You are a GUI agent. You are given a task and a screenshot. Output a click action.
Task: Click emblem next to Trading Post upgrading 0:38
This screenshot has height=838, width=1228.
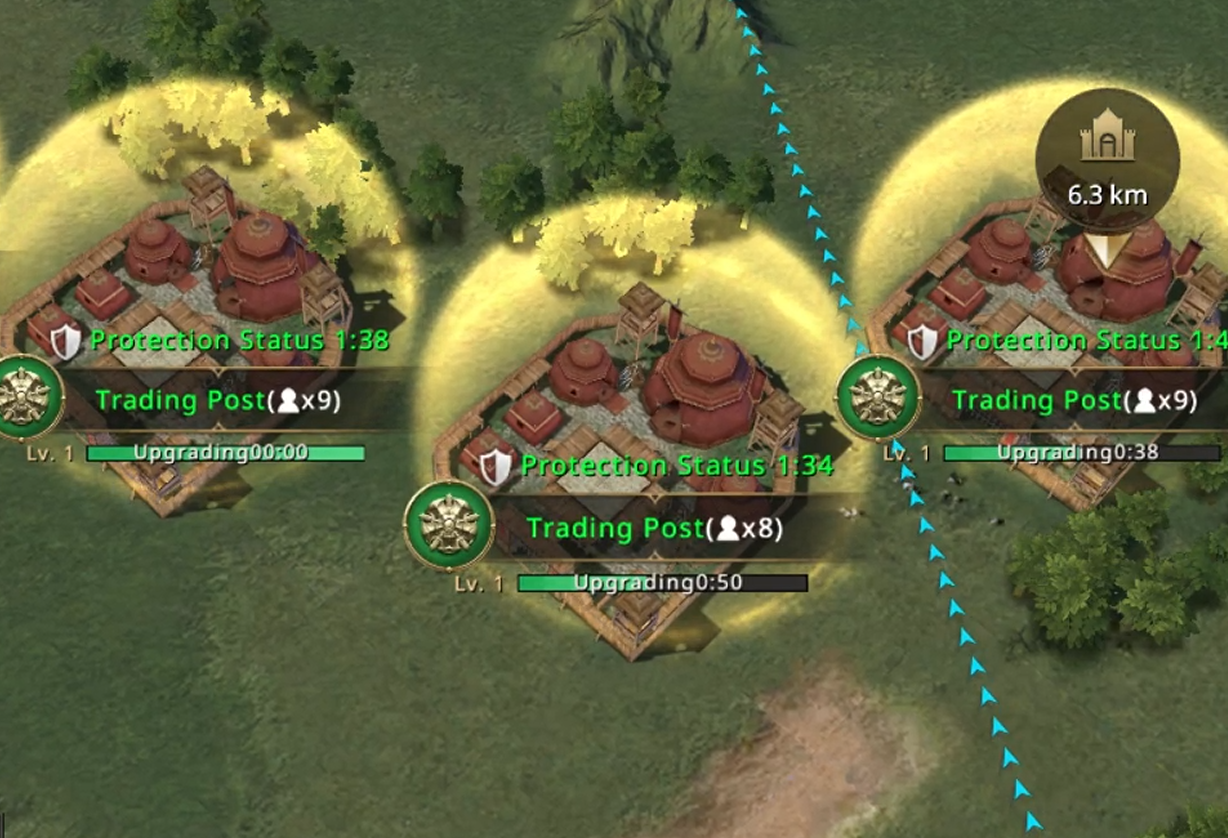tap(879, 397)
